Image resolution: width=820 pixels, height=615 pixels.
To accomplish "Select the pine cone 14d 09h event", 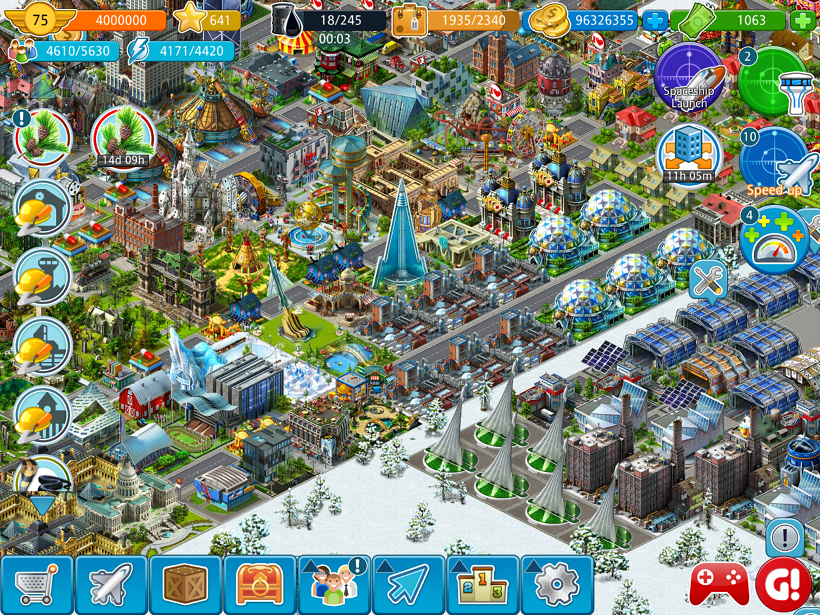I will (123, 137).
